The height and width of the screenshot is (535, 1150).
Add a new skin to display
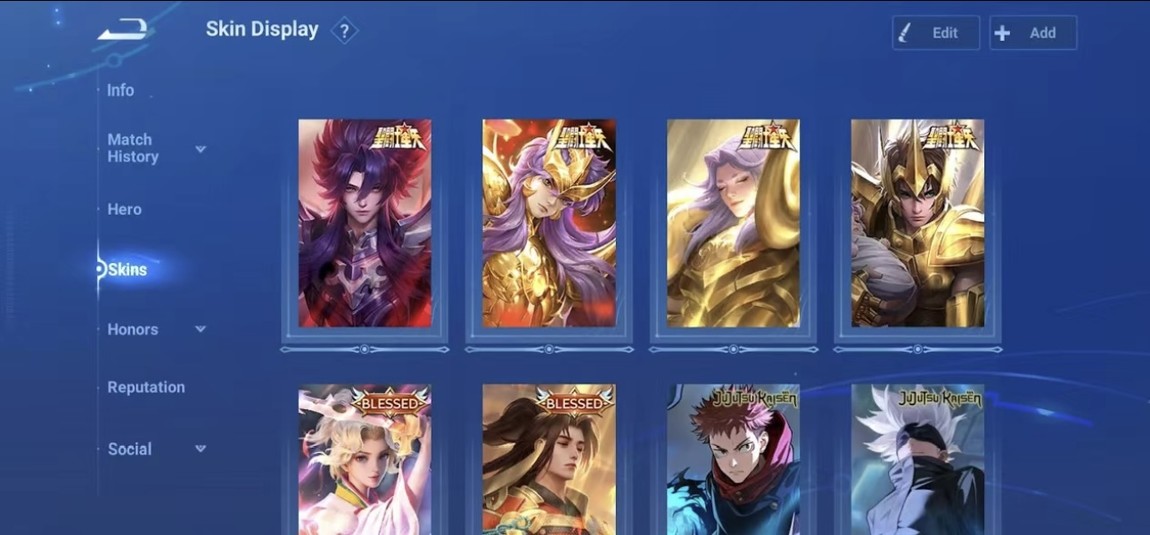[x=1033, y=33]
